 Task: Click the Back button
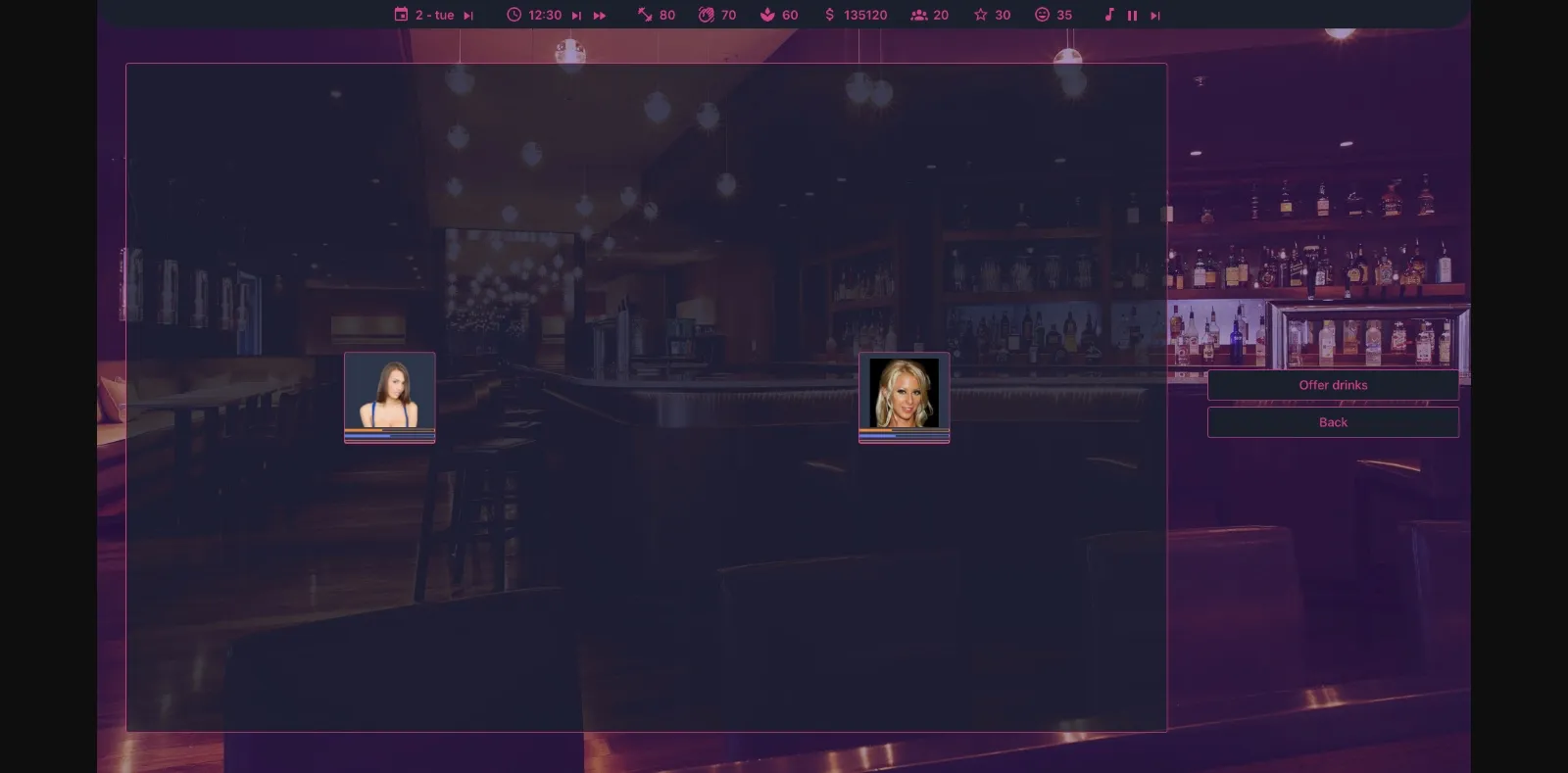pyautogui.click(x=1333, y=422)
